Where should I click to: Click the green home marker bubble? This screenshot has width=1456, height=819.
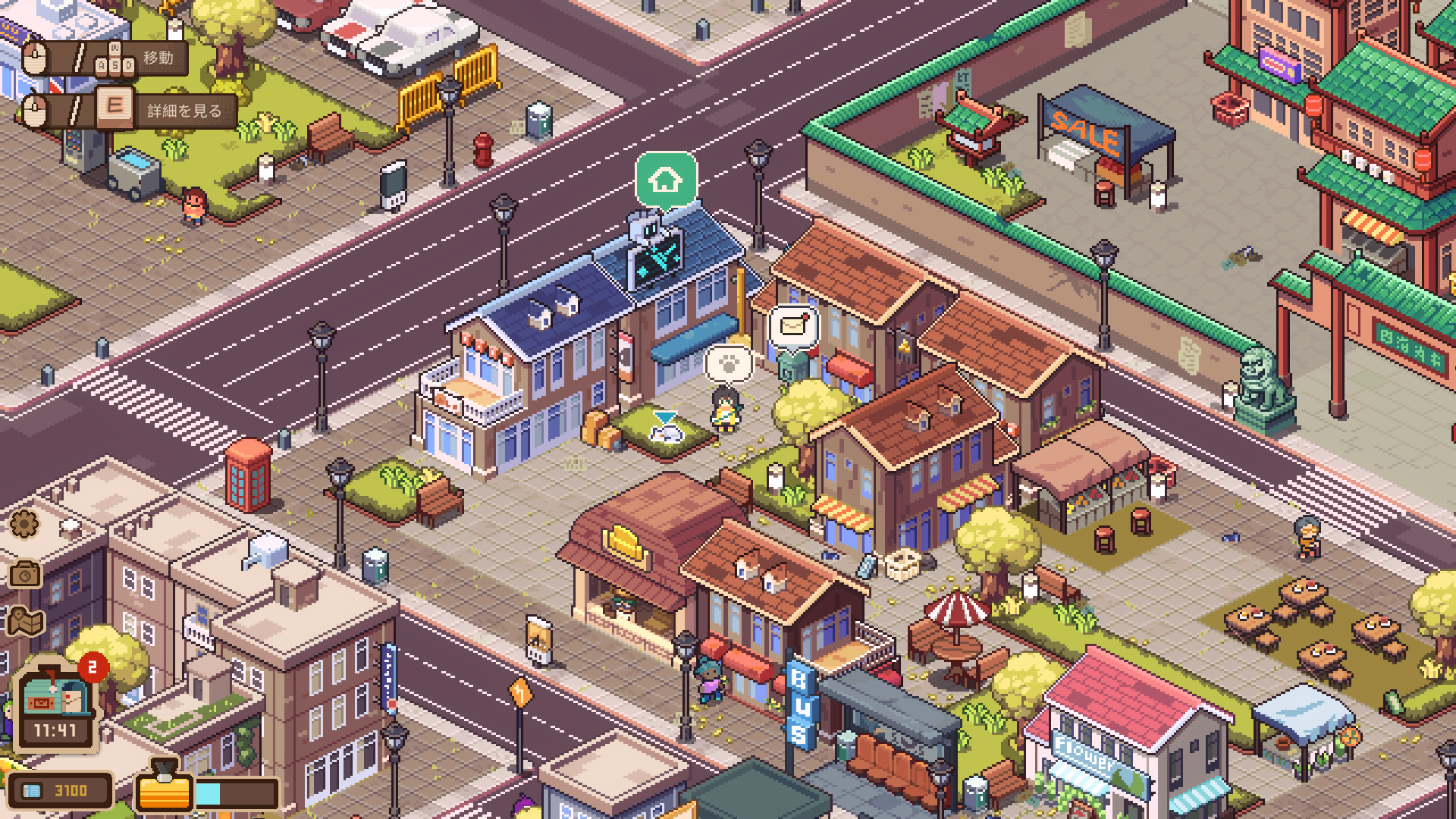[x=665, y=180]
